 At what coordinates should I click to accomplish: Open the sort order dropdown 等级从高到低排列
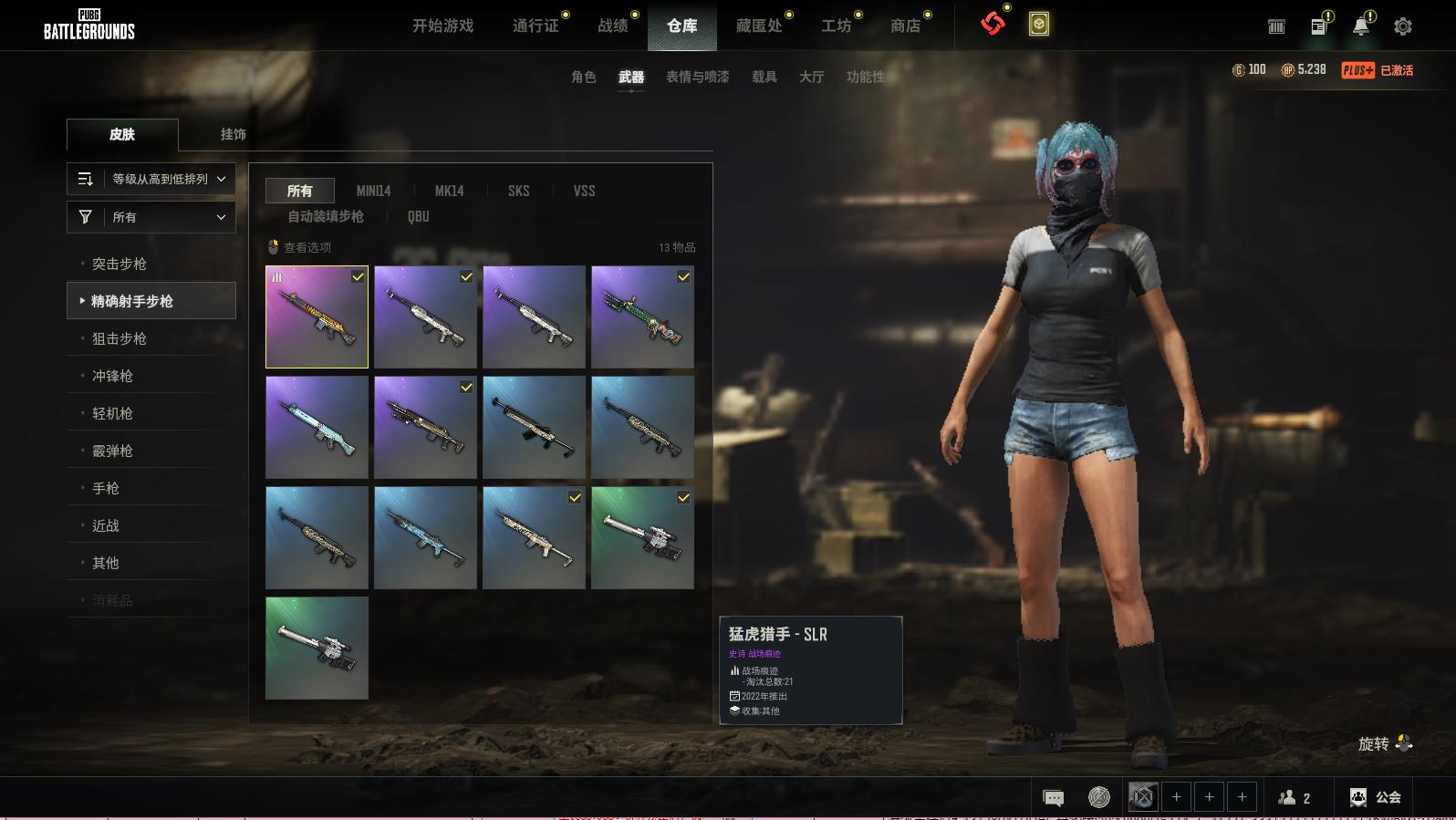pos(151,179)
